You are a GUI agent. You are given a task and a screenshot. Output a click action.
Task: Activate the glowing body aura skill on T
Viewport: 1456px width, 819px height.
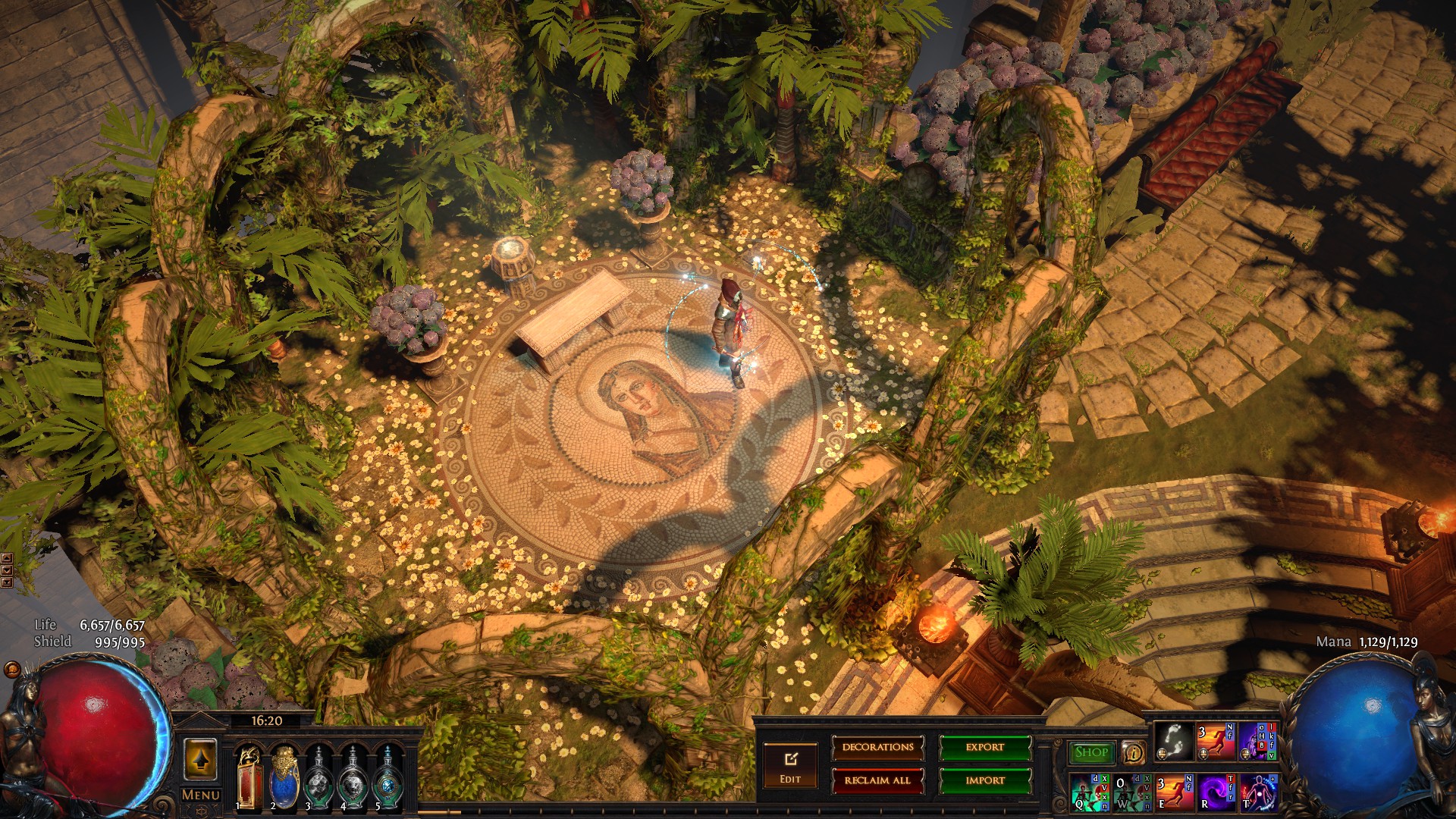click(1259, 791)
